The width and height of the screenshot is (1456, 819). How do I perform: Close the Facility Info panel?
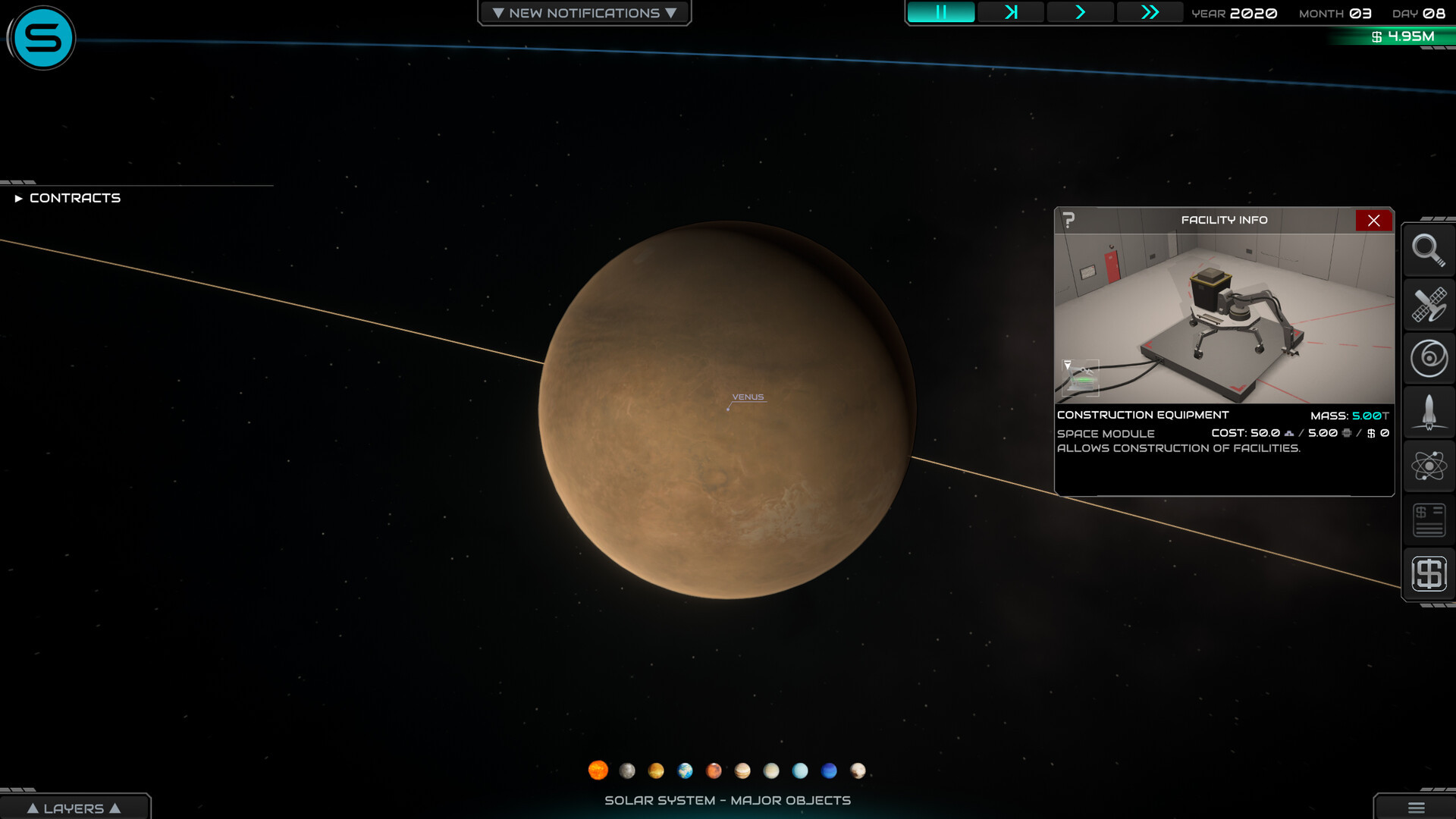1373,221
